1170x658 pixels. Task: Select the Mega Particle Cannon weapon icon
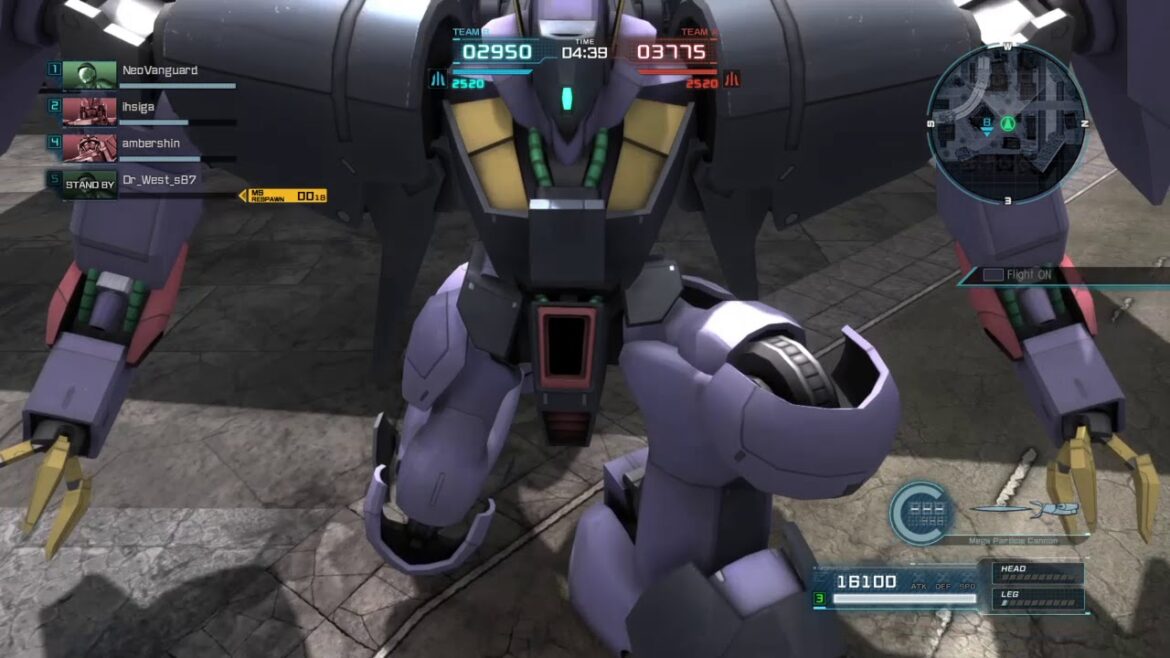click(1025, 511)
